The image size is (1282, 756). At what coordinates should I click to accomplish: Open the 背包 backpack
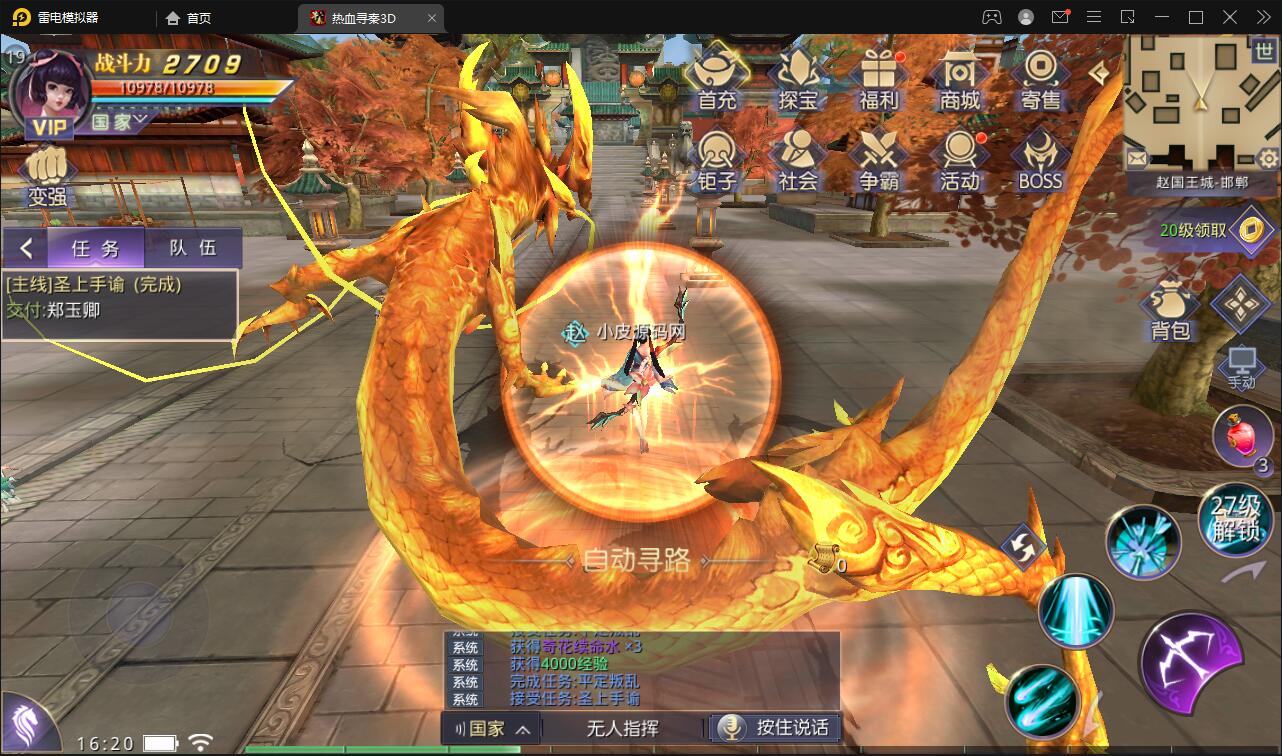1169,310
